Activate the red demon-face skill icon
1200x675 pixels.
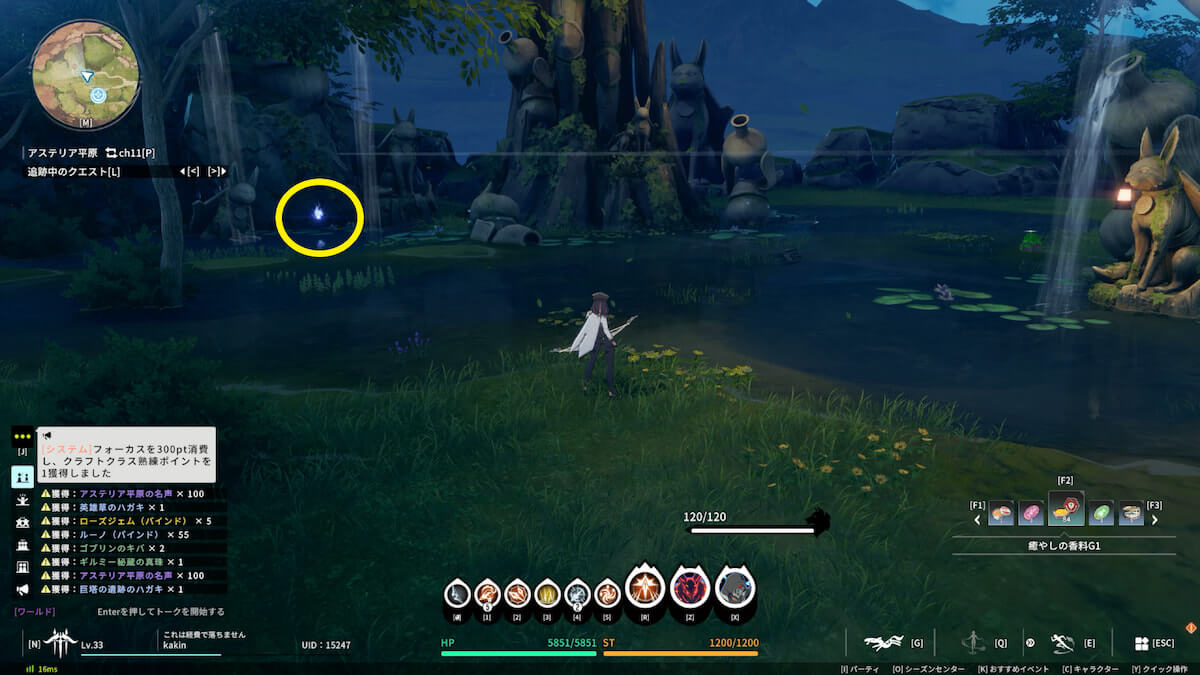click(689, 590)
